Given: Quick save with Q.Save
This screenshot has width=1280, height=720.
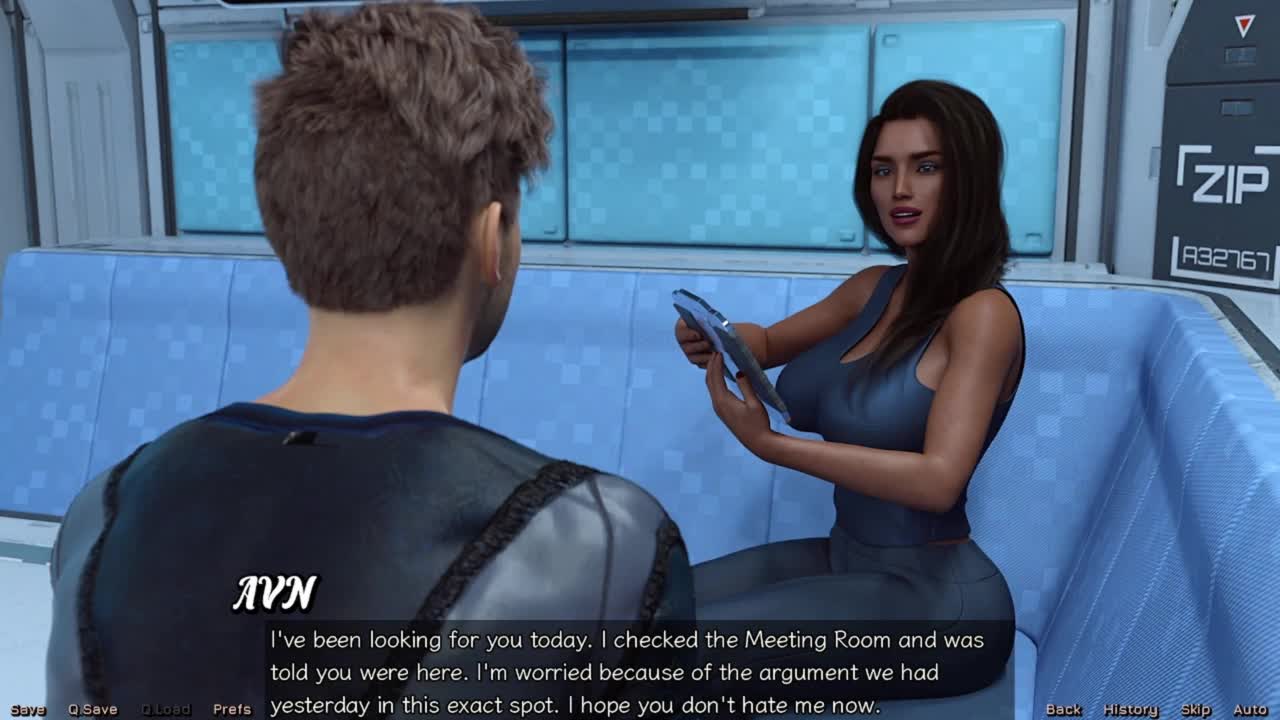Looking at the screenshot, I should click(93, 709).
